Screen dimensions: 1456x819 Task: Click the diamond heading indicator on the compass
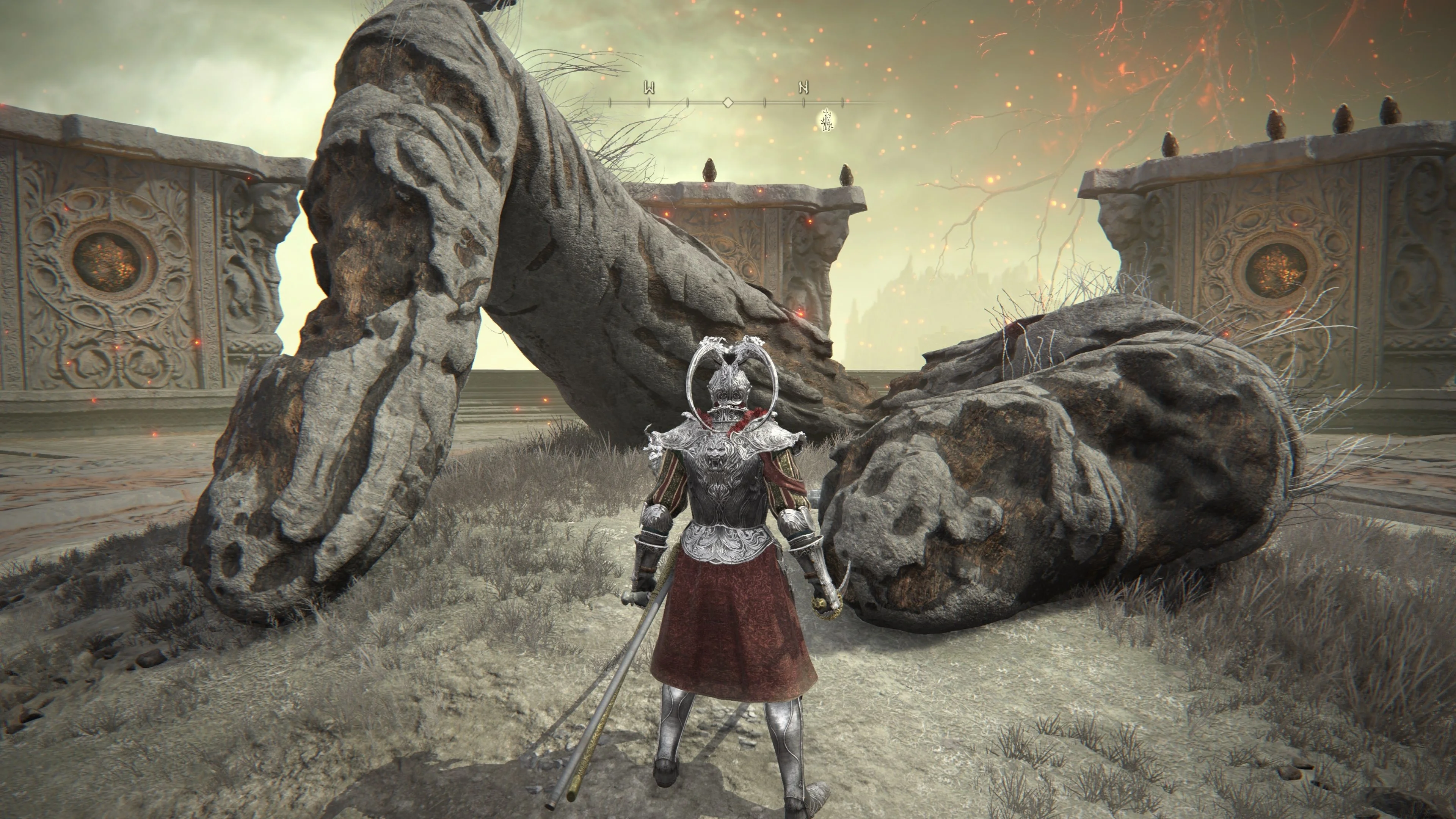click(728, 103)
